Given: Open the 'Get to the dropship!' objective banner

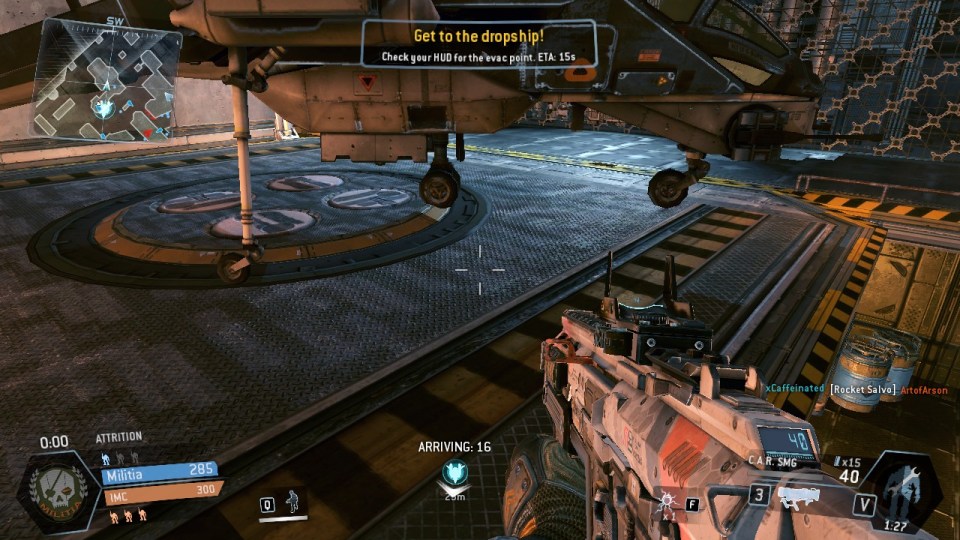Looking at the screenshot, I should (479, 45).
